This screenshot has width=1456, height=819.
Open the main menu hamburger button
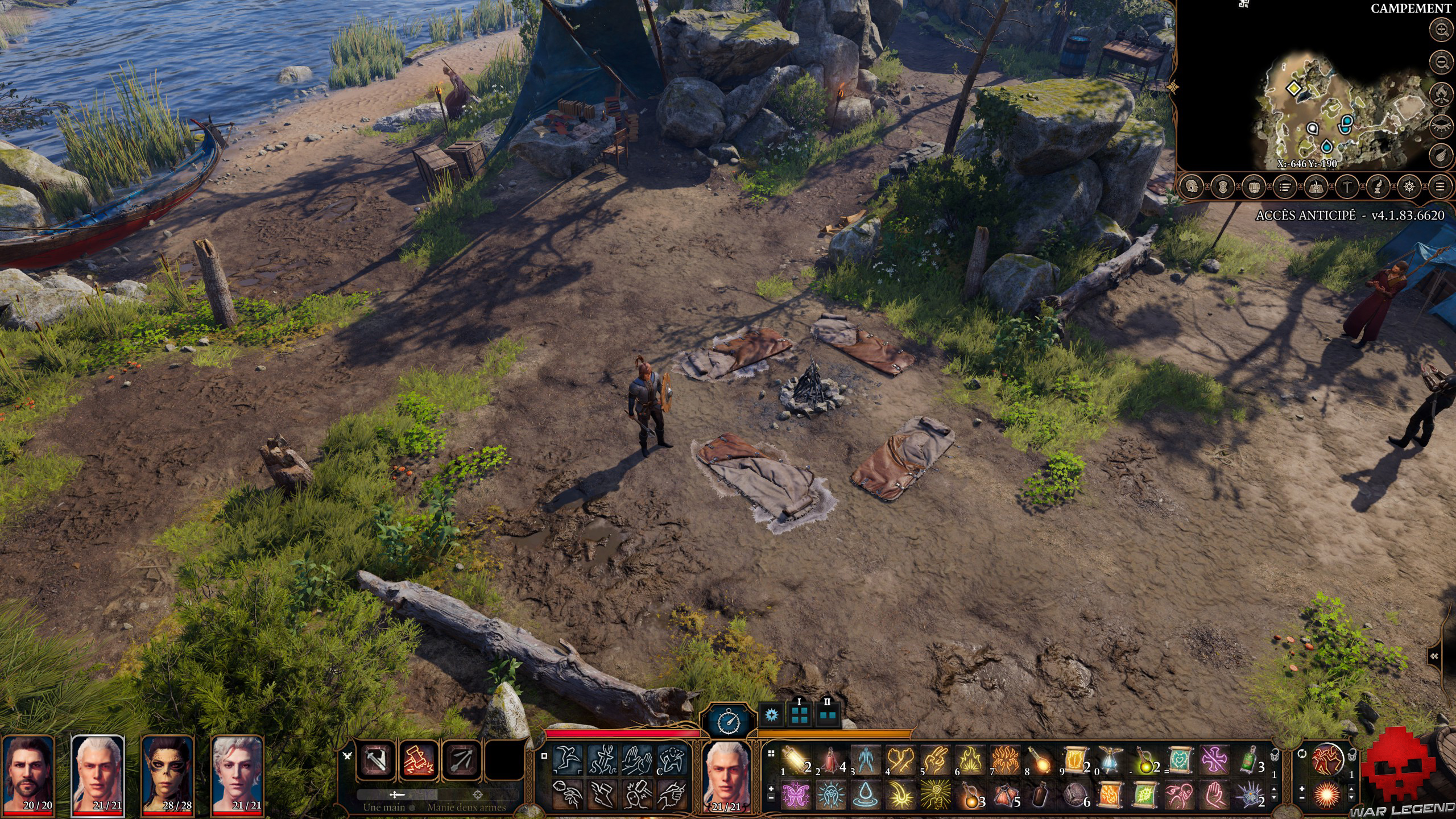pyautogui.click(x=1440, y=186)
